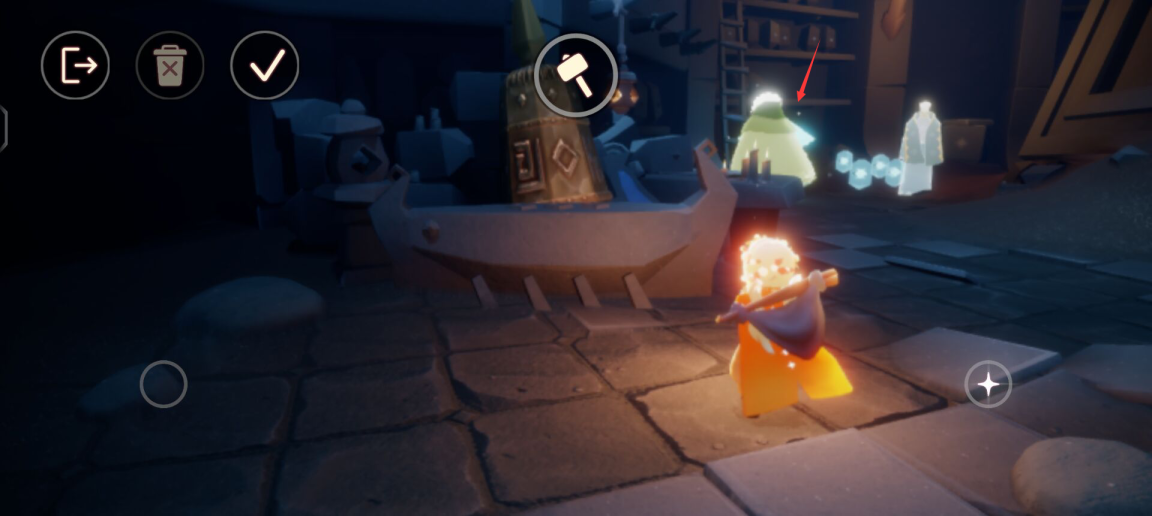Confirm with the checkmark button
This screenshot has height=516, width=1152.
tap(265, 66)
